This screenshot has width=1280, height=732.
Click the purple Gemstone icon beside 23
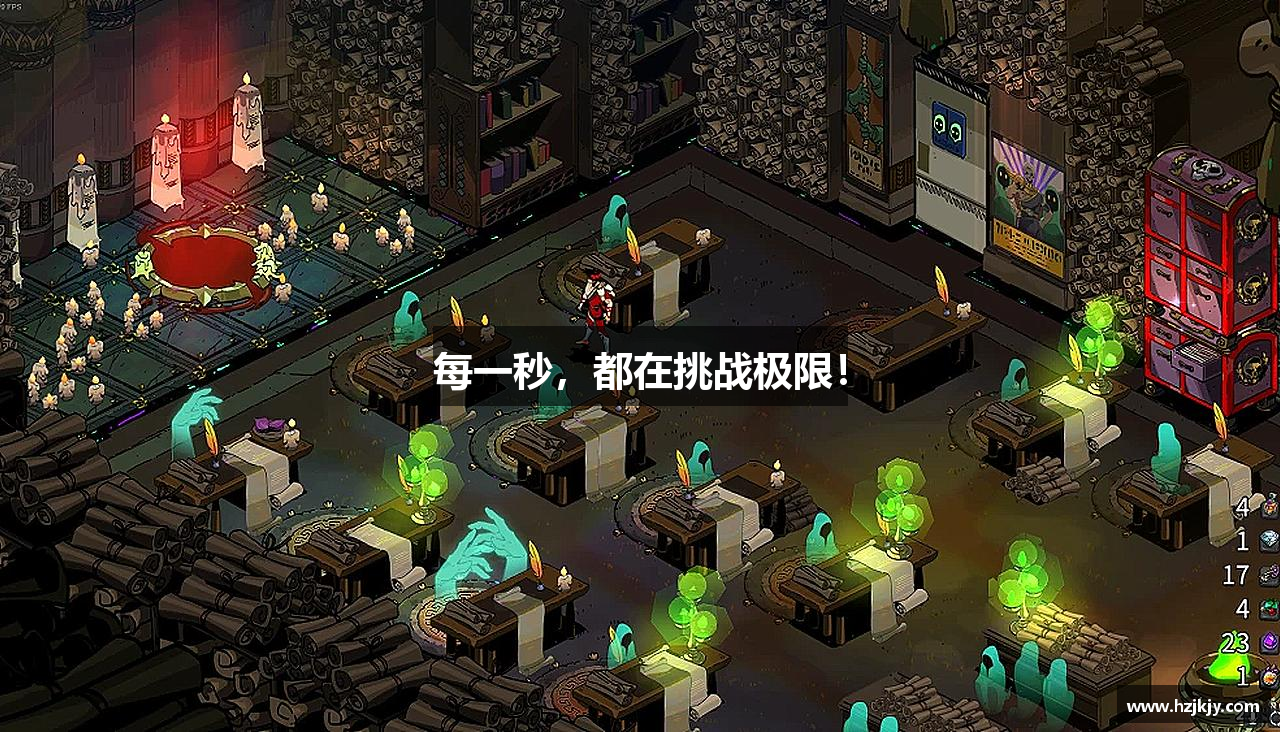[x=1268, y=642]
